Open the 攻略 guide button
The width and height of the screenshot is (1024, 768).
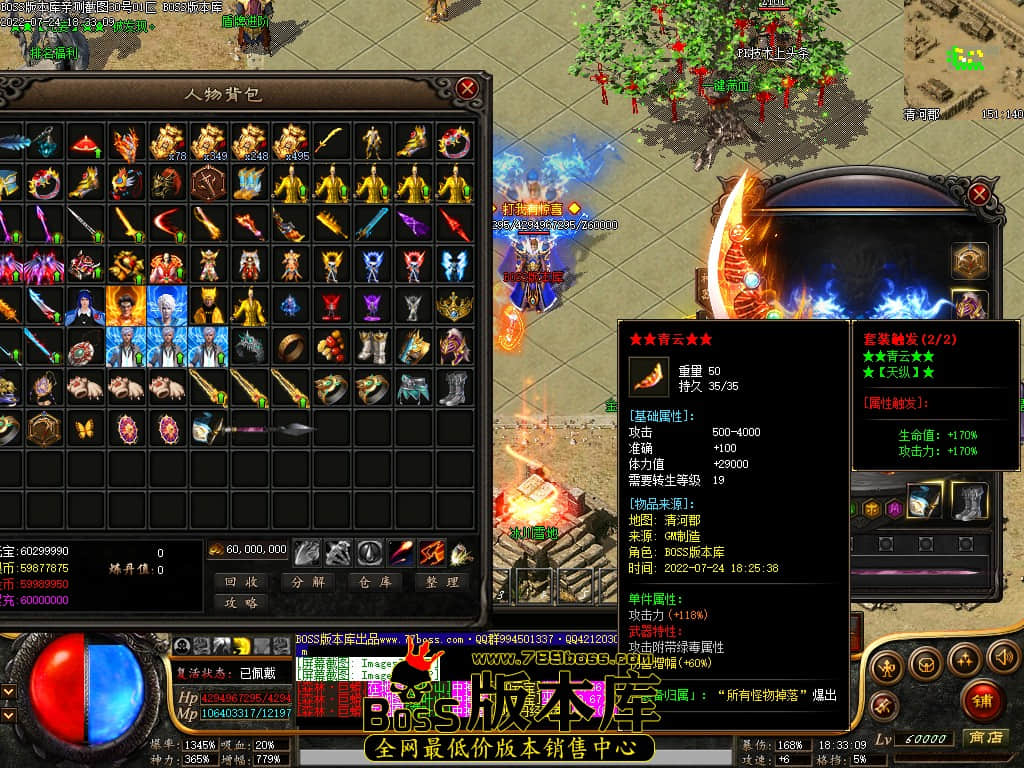(x=241, y=602)
